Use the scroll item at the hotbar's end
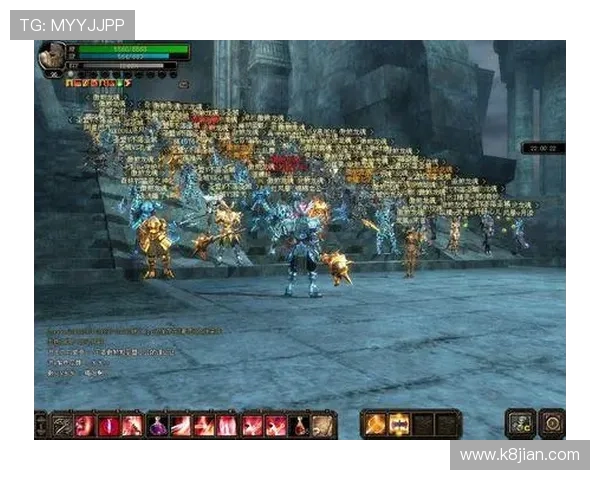 322,425
